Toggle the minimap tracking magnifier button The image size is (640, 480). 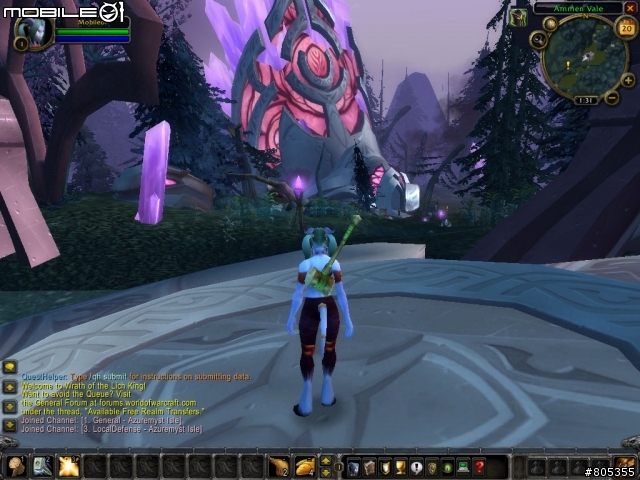pos(539,40)
